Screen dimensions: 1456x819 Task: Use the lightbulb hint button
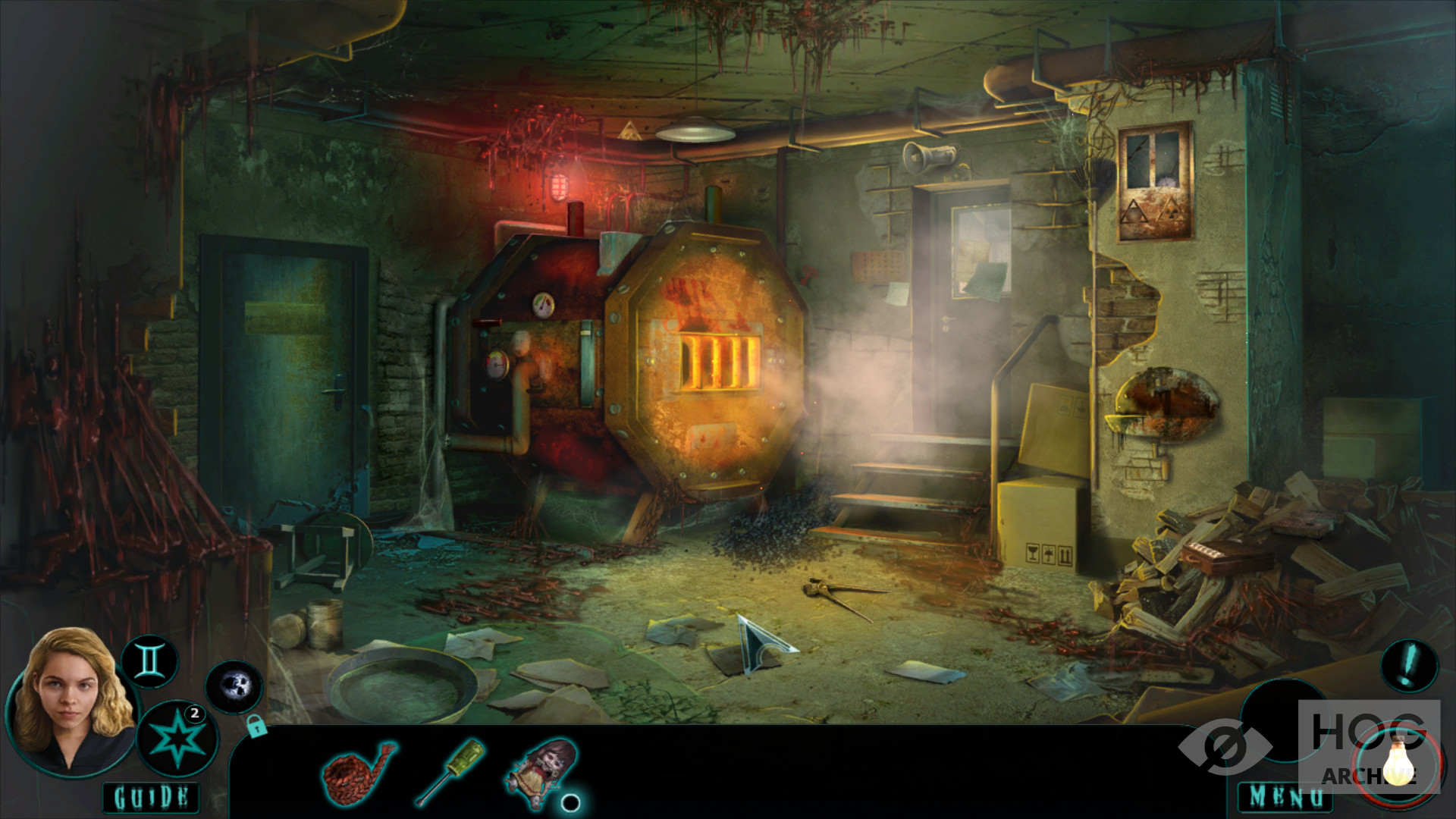click(x=1399, y=761)
